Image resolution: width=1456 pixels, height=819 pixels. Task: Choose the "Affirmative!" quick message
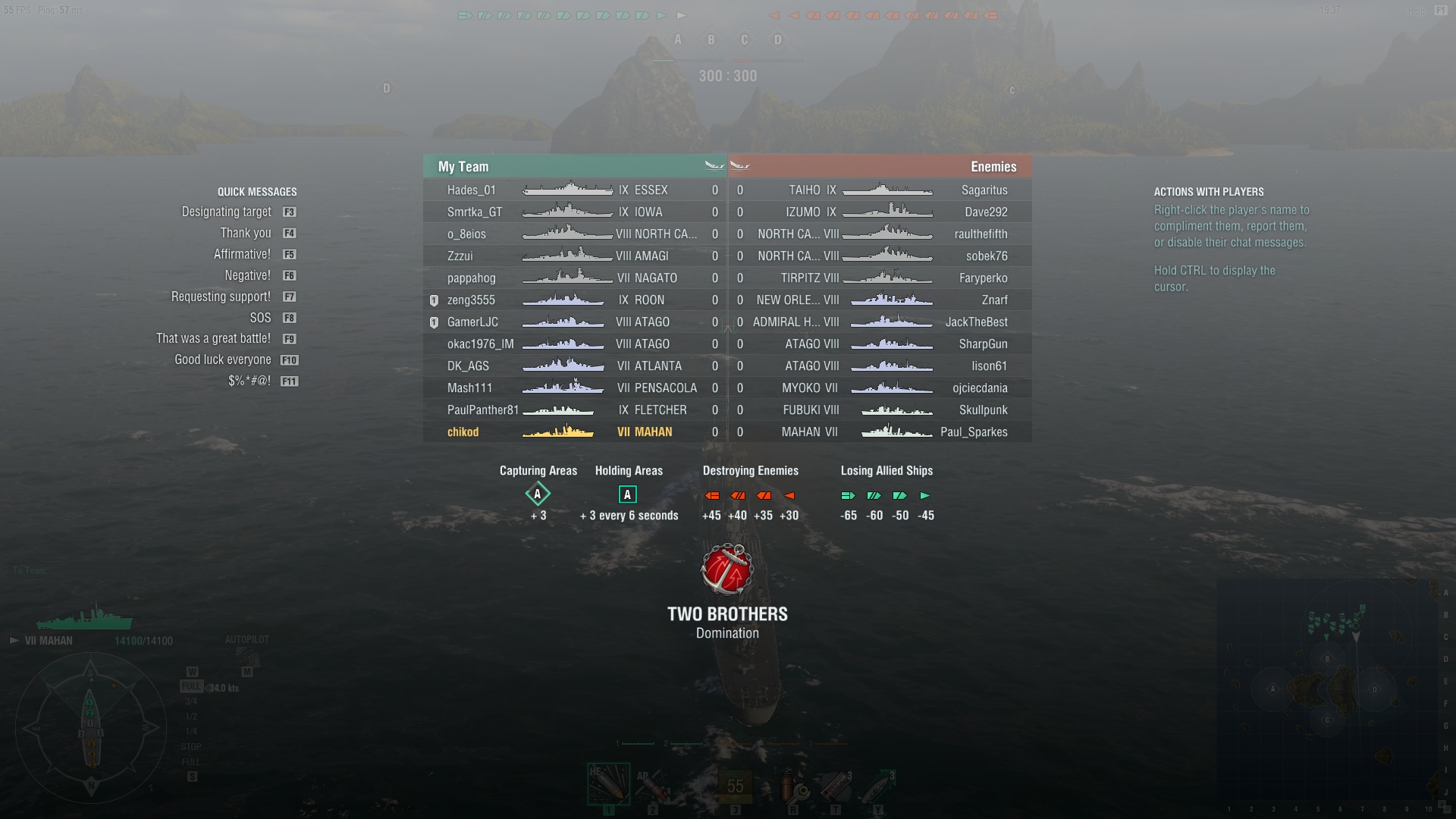[242, 255]
